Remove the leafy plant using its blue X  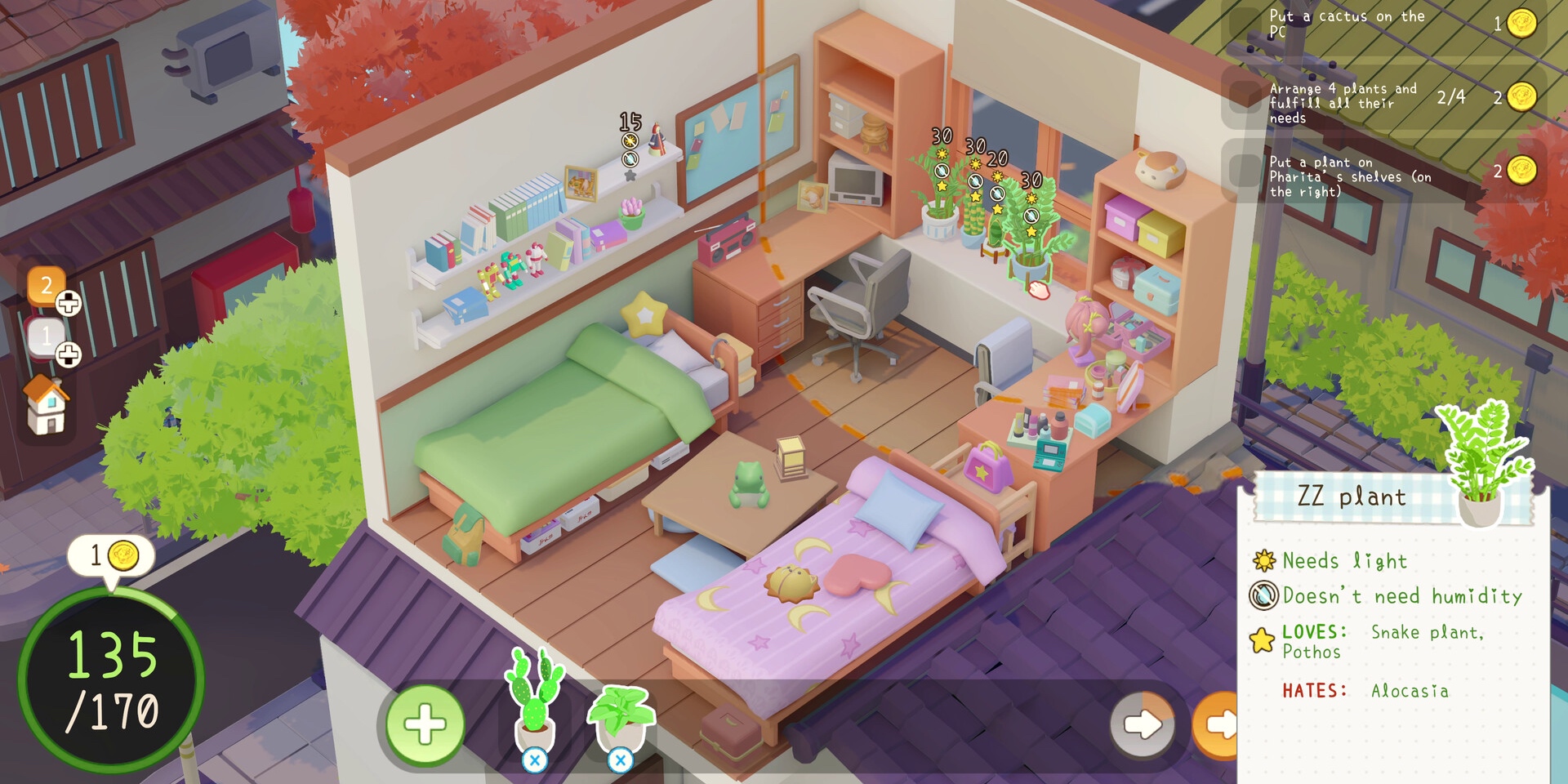(621, 761)
